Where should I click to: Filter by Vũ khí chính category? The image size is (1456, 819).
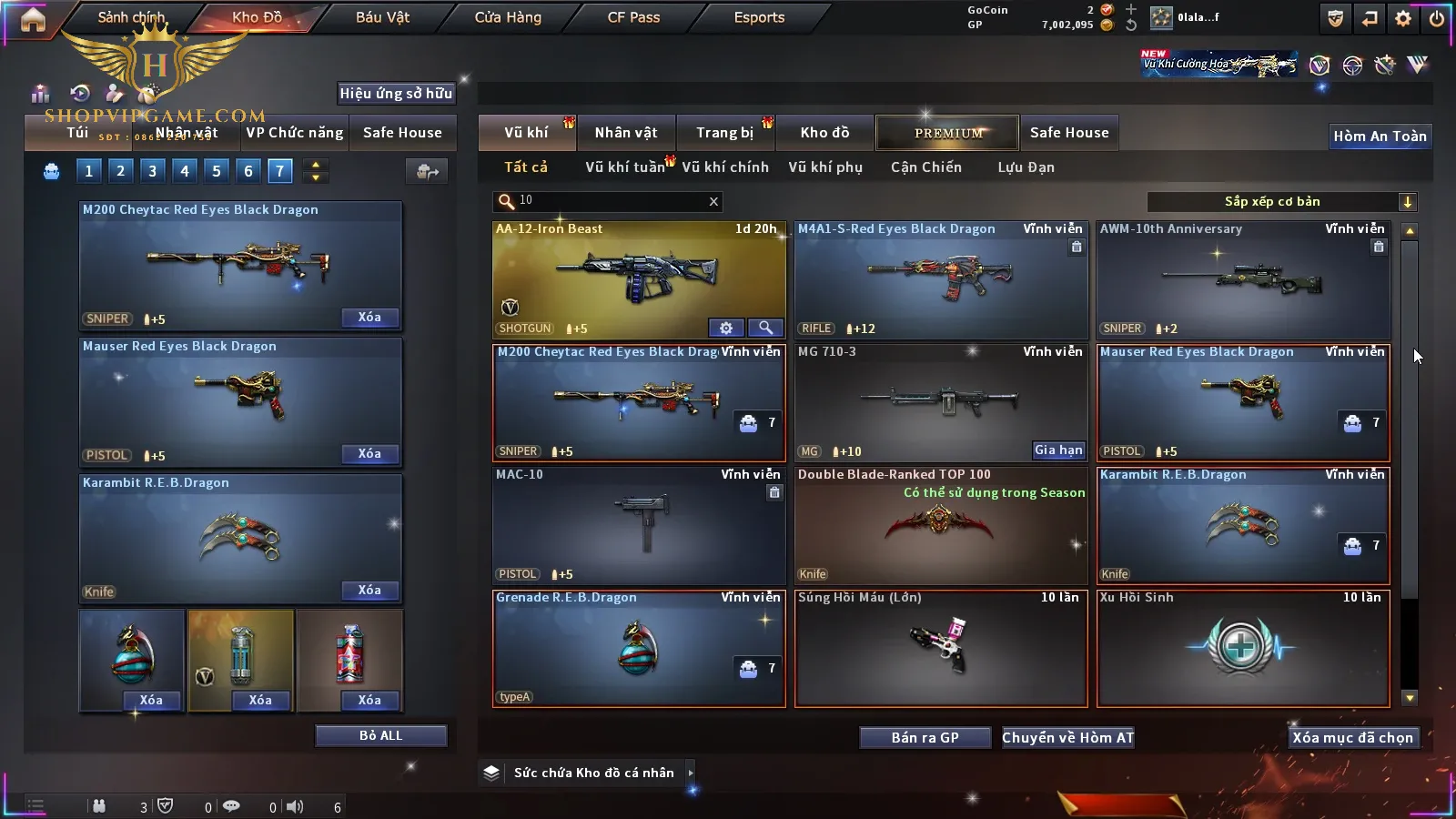click(x=725, y=167)
